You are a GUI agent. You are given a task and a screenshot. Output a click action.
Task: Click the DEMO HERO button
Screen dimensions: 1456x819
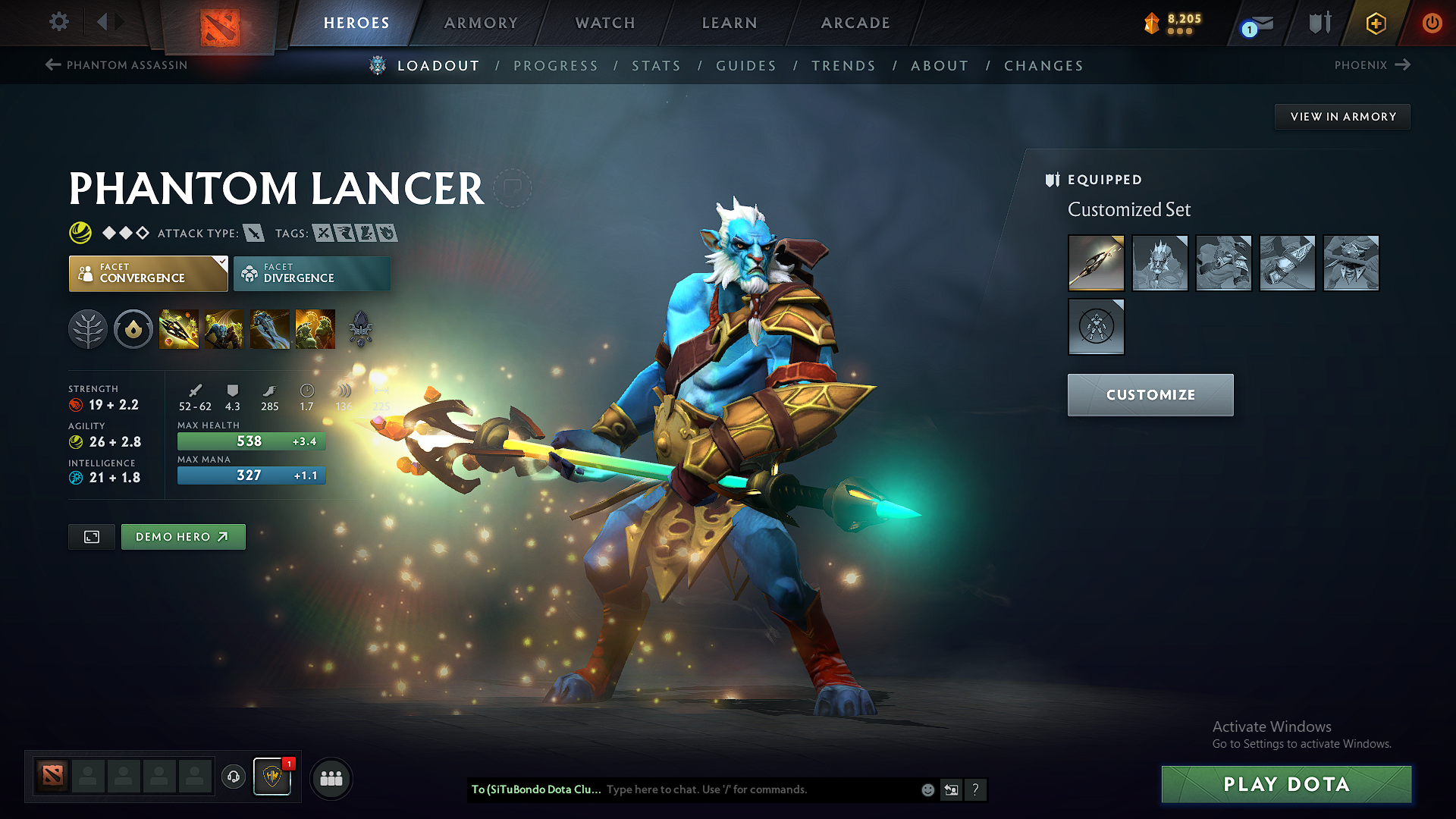(x=183, y=536)
